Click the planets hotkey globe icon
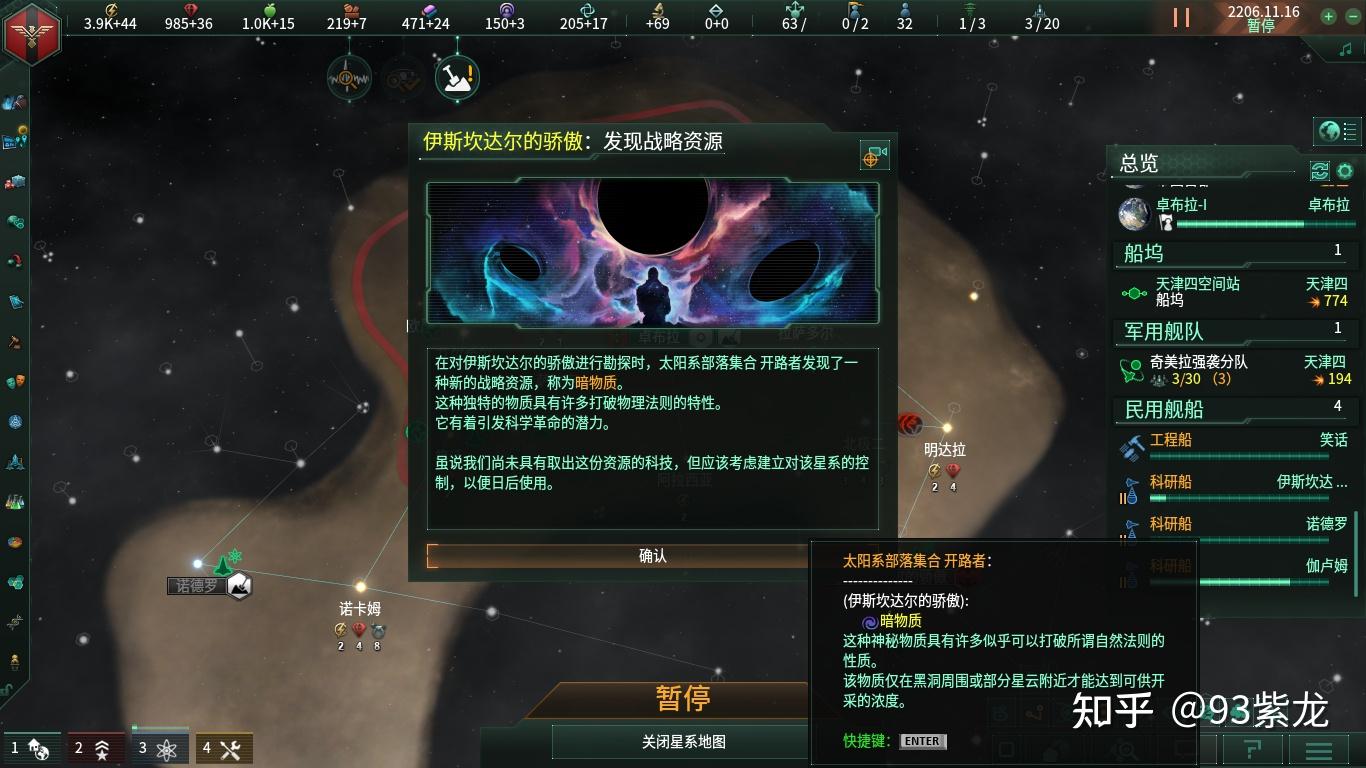The width and height of the screenshot is (1366, 768). [x=38, y=747]
